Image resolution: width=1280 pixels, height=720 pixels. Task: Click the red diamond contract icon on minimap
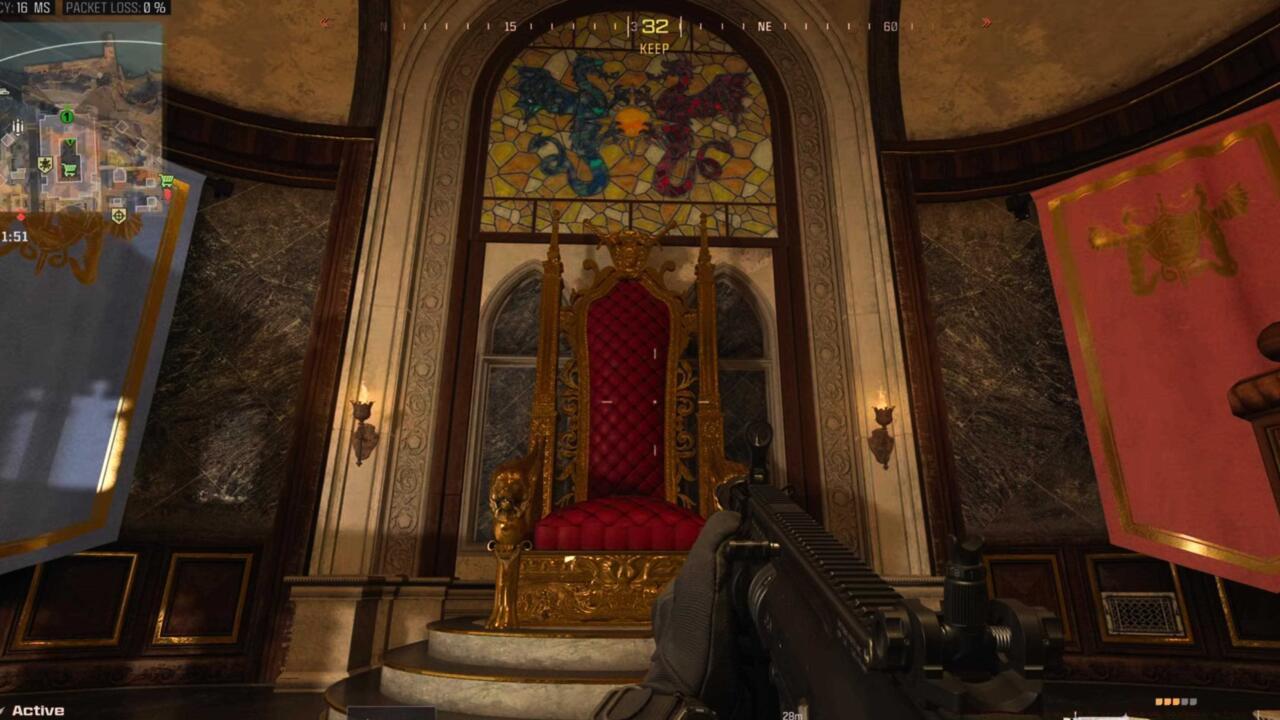pos(170,193)
